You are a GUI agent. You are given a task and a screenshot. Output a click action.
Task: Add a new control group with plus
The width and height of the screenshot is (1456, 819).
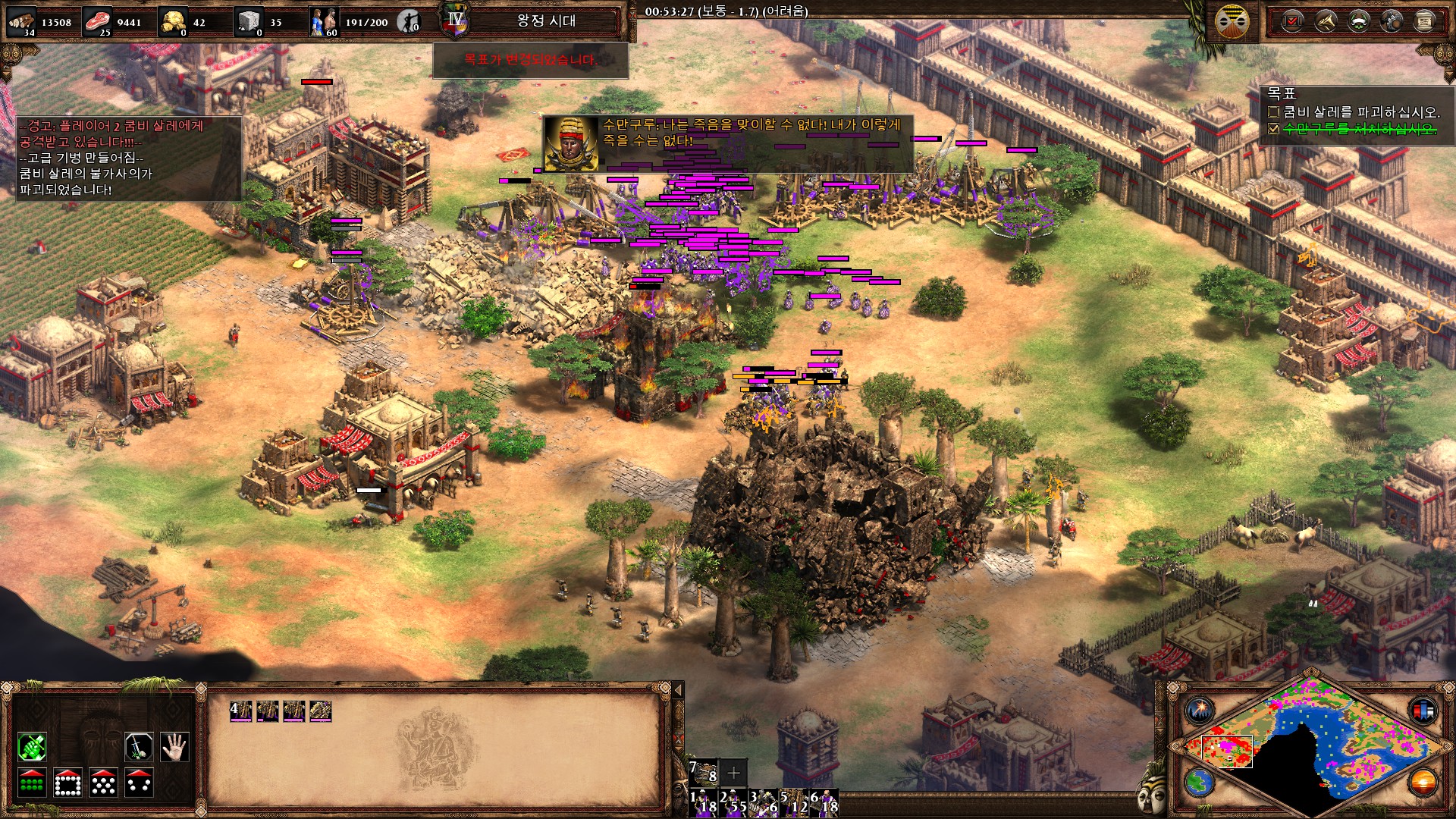[x=733, y=773]
